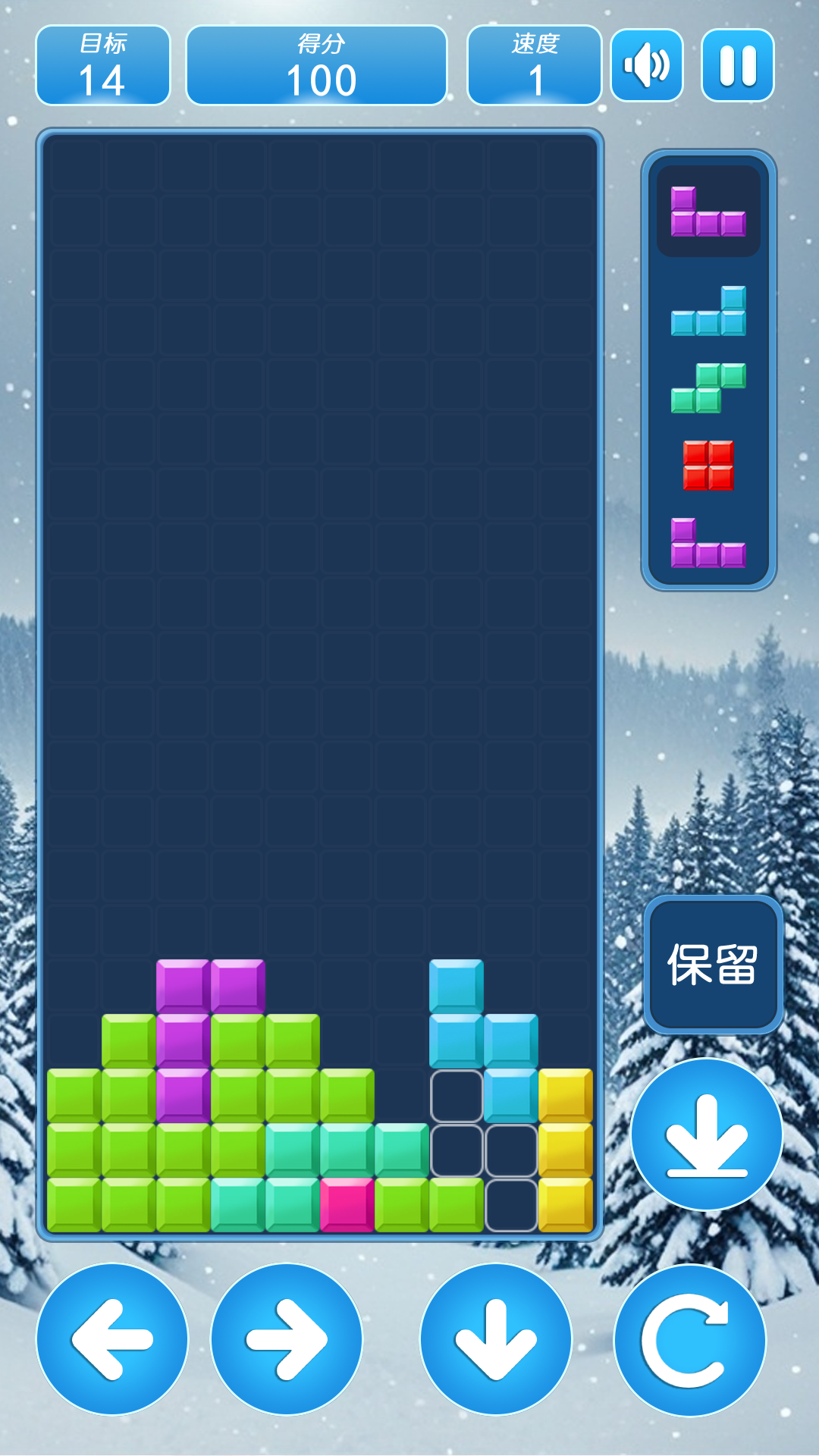Tap the 保留 hold button
Viewport: 819px width, 1456px height.
713,965
